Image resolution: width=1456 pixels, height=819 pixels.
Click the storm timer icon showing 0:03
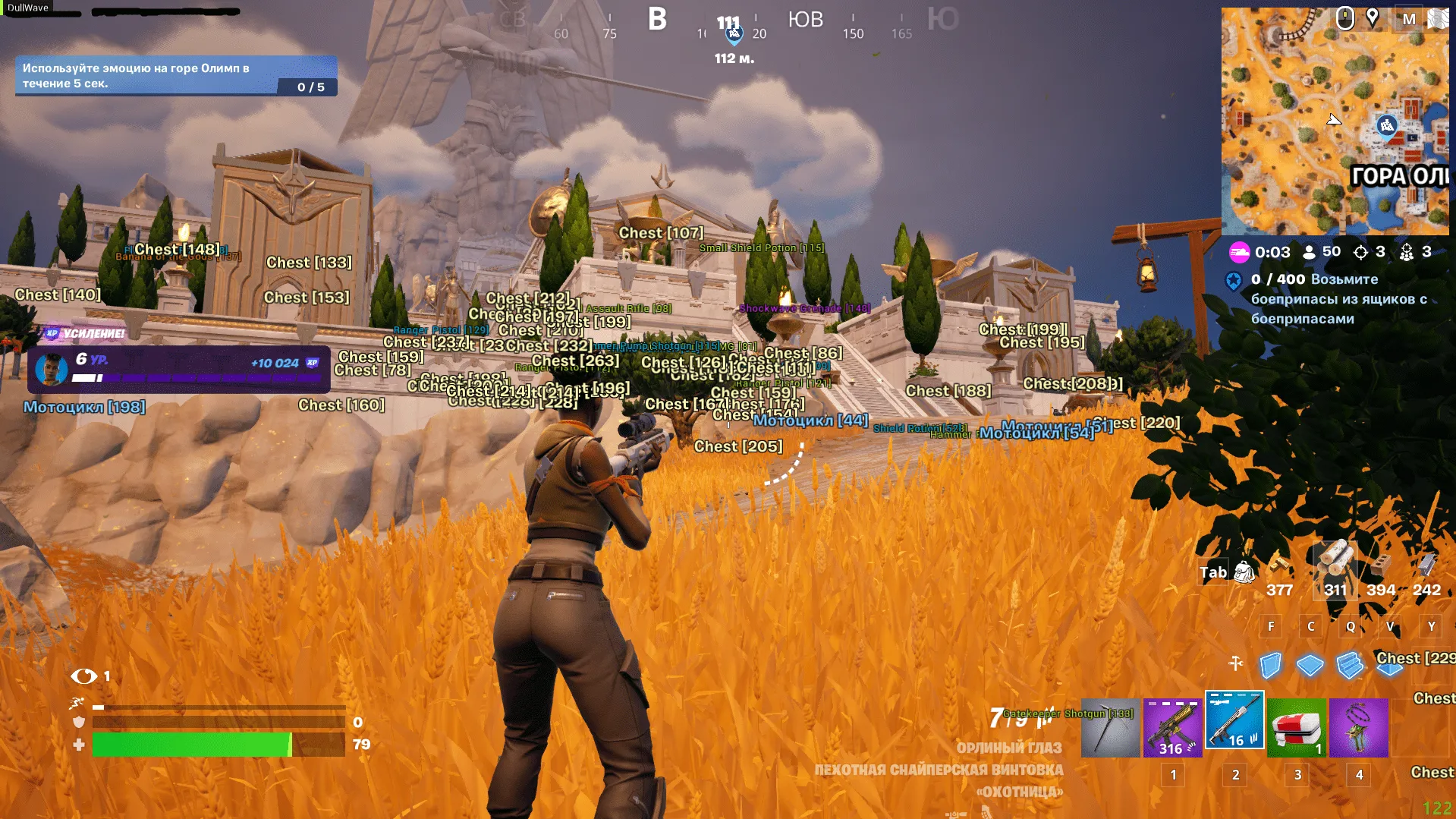(x=1241, y=252)
